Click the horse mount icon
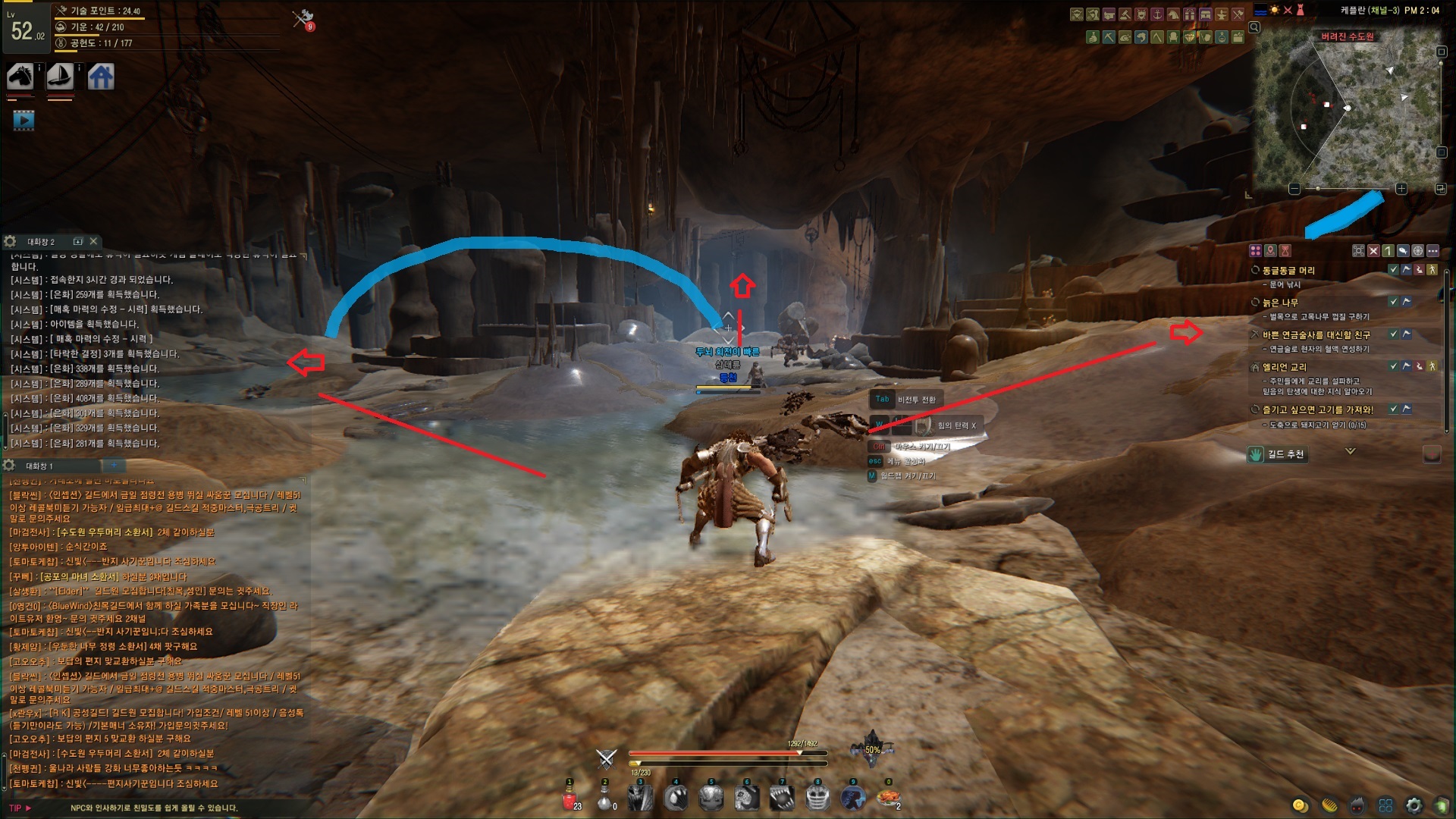This screenshot has width=1456, height=819. [x=20, y=77]
